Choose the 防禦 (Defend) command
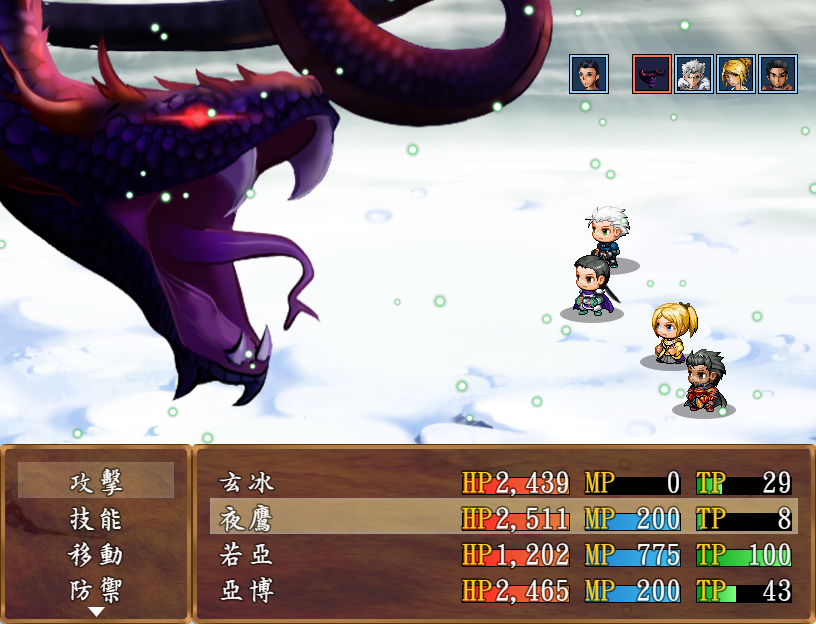 96,589
